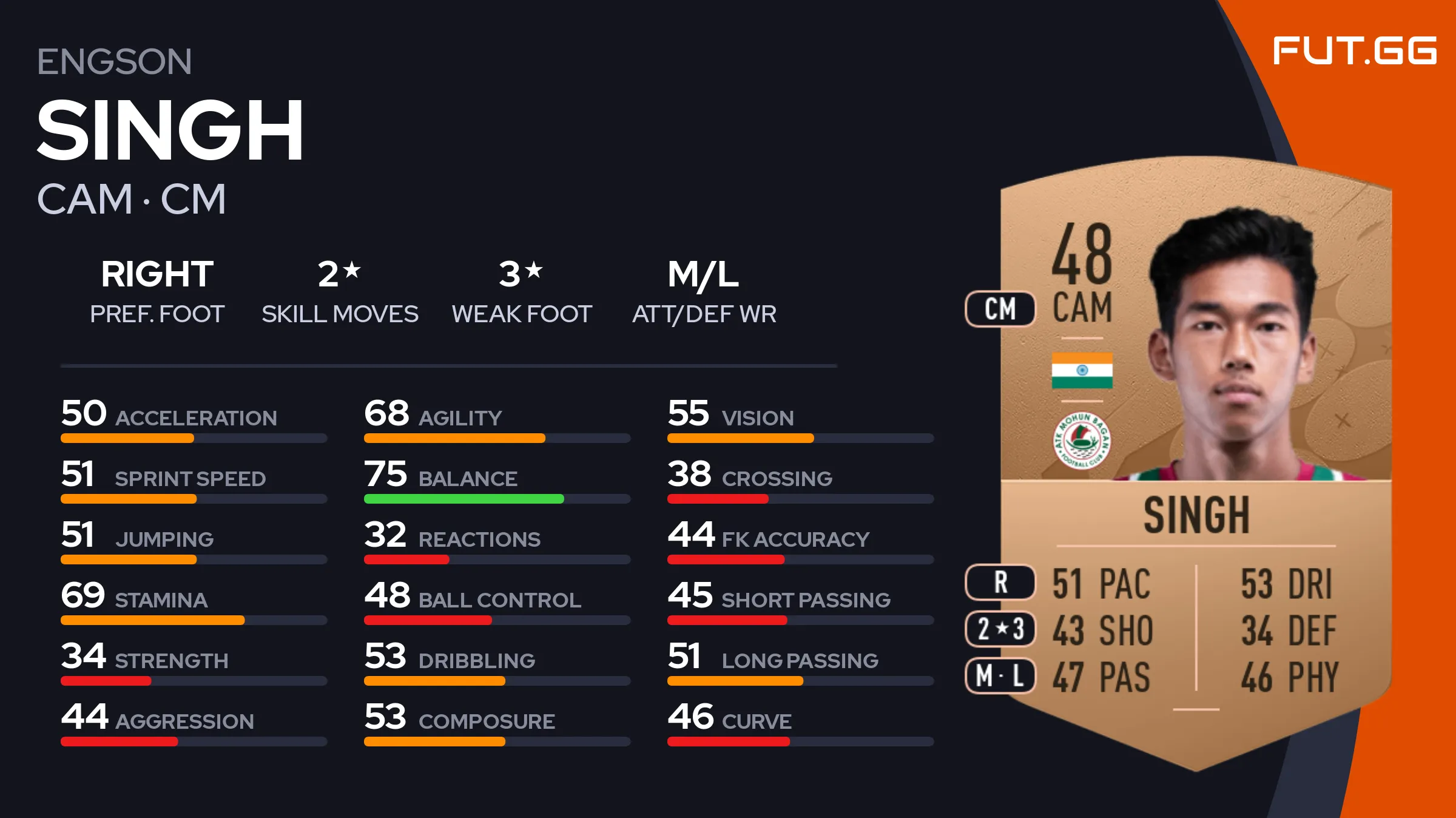Image resolution: width=1456 pixels, height=818 pixels.
Task: Click the CM alternate position badge
Action: pyautogui.click(x=1000, y=309)
